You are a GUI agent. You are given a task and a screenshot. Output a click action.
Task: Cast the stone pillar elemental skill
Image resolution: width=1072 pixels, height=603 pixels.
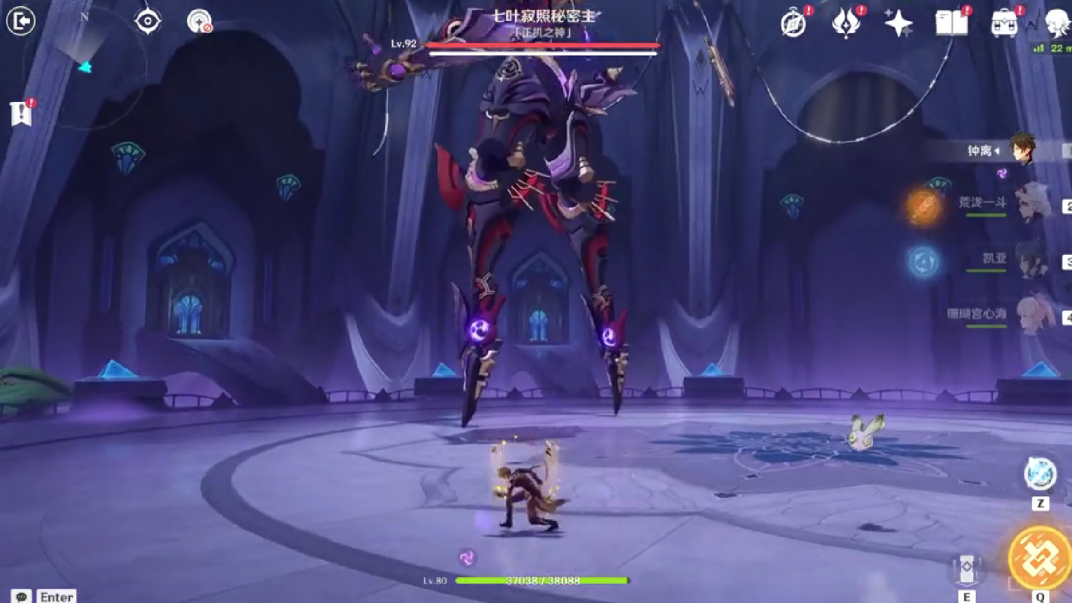(967, 569)
